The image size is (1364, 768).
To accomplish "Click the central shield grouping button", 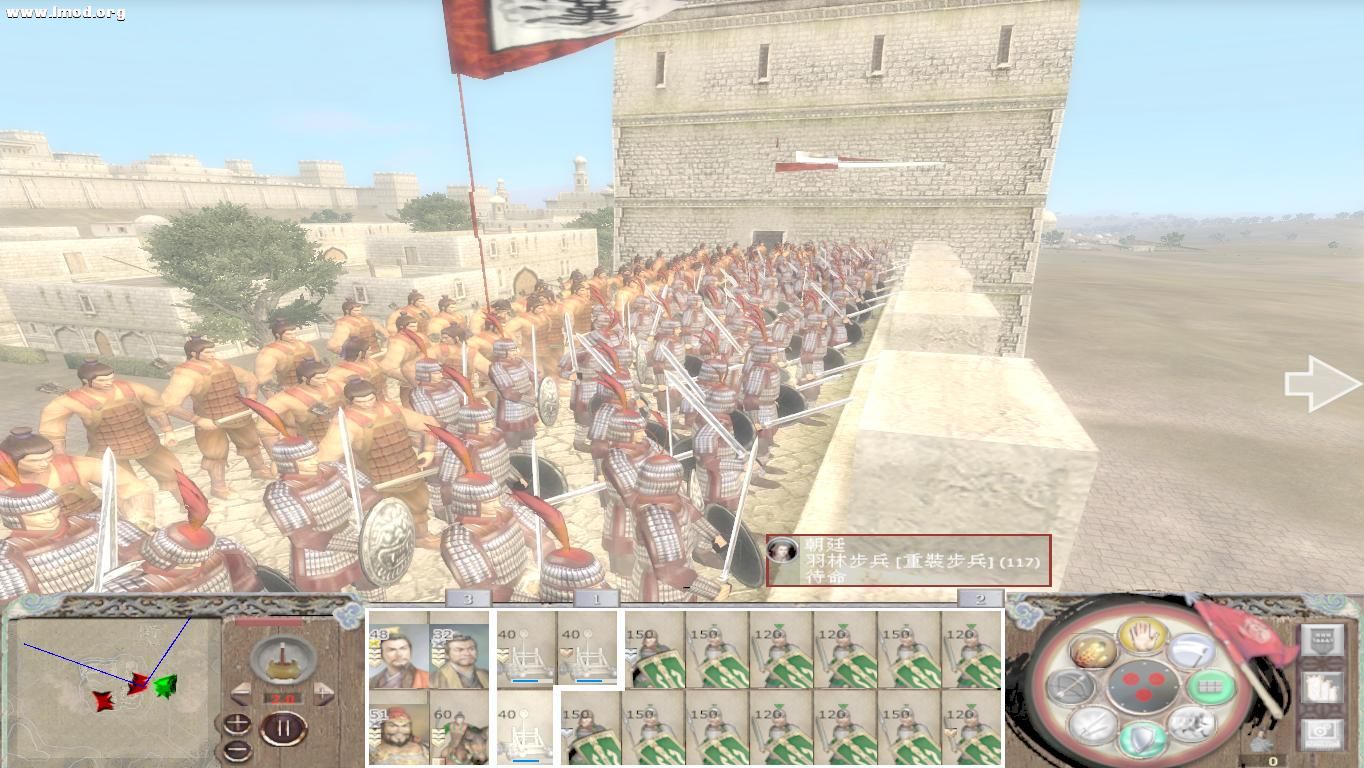I will click(x=1143, y=686).
